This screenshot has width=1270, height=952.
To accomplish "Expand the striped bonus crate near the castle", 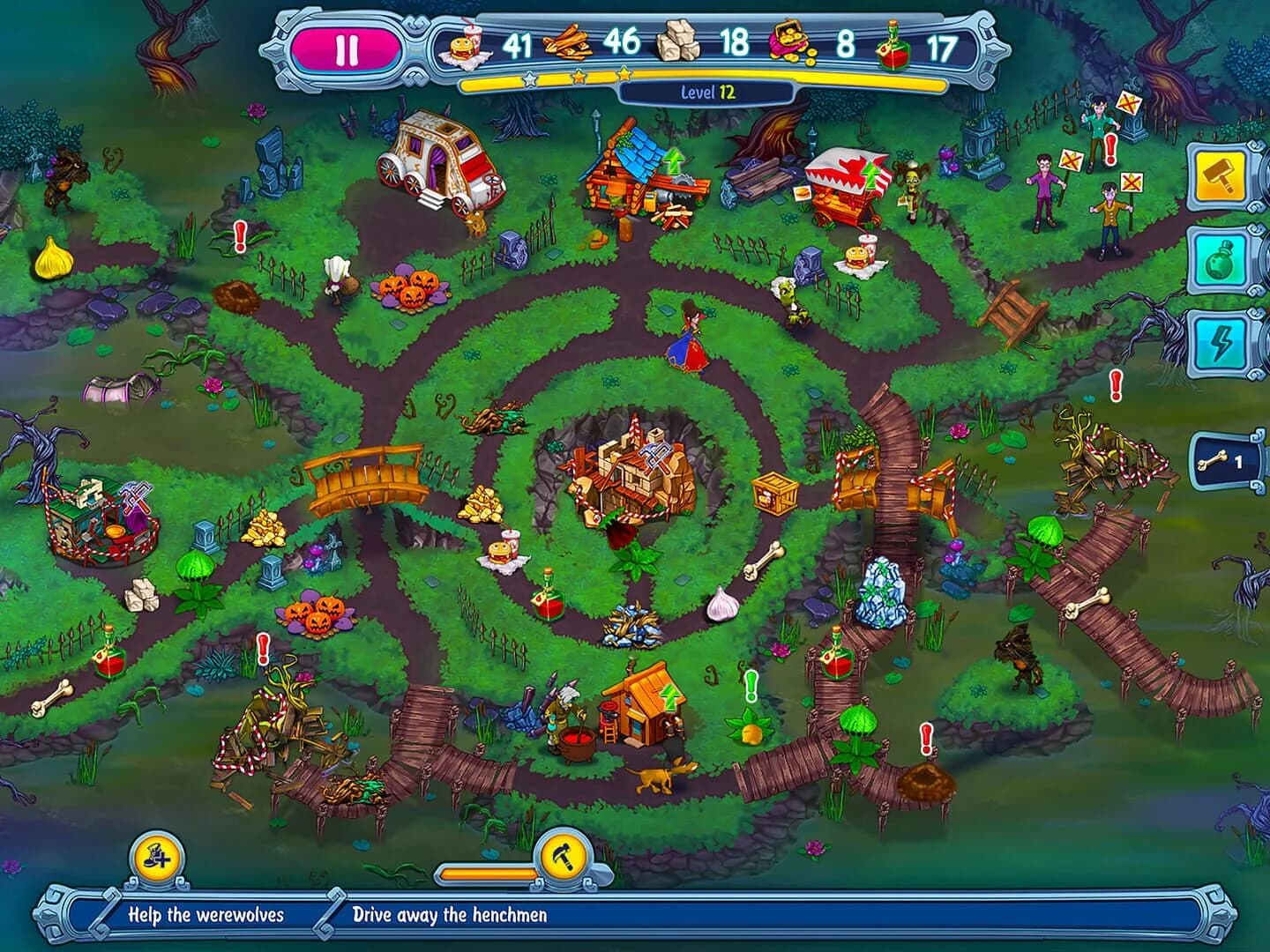I will tap(773, 495).
